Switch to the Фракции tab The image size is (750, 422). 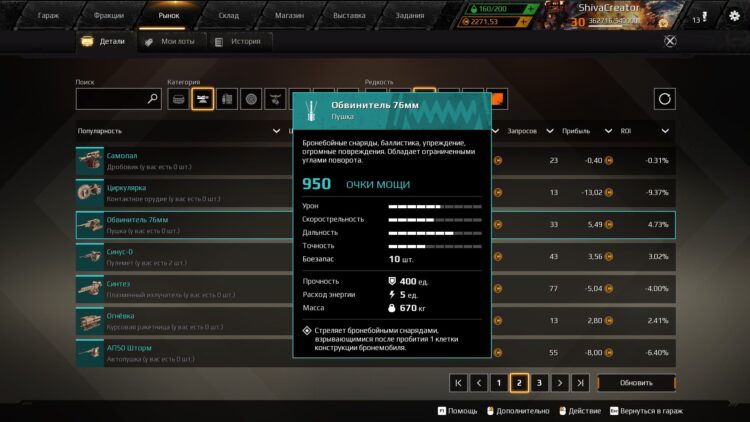click(x=109, y=16)
